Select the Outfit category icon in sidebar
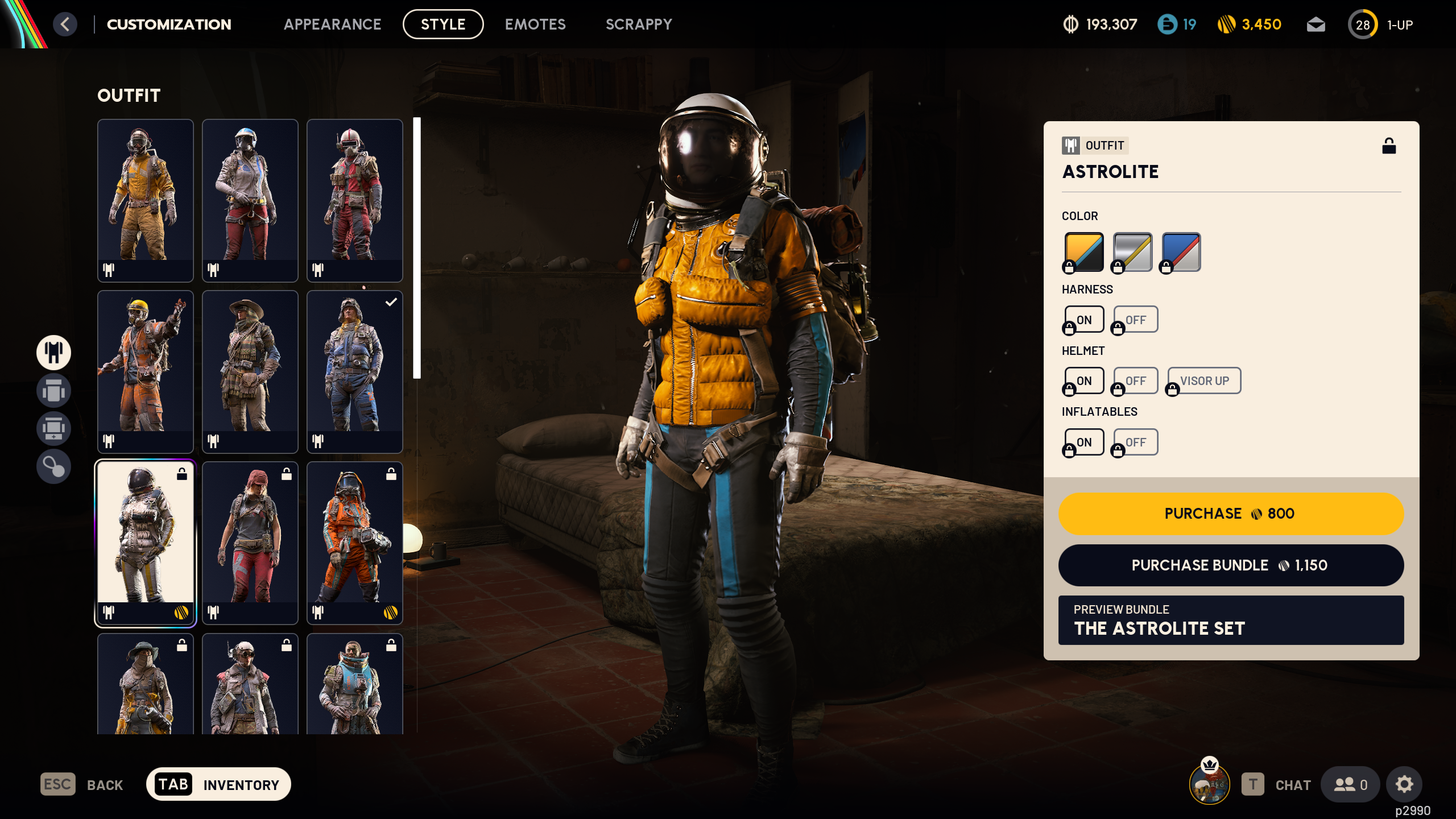 pos(53,353)
